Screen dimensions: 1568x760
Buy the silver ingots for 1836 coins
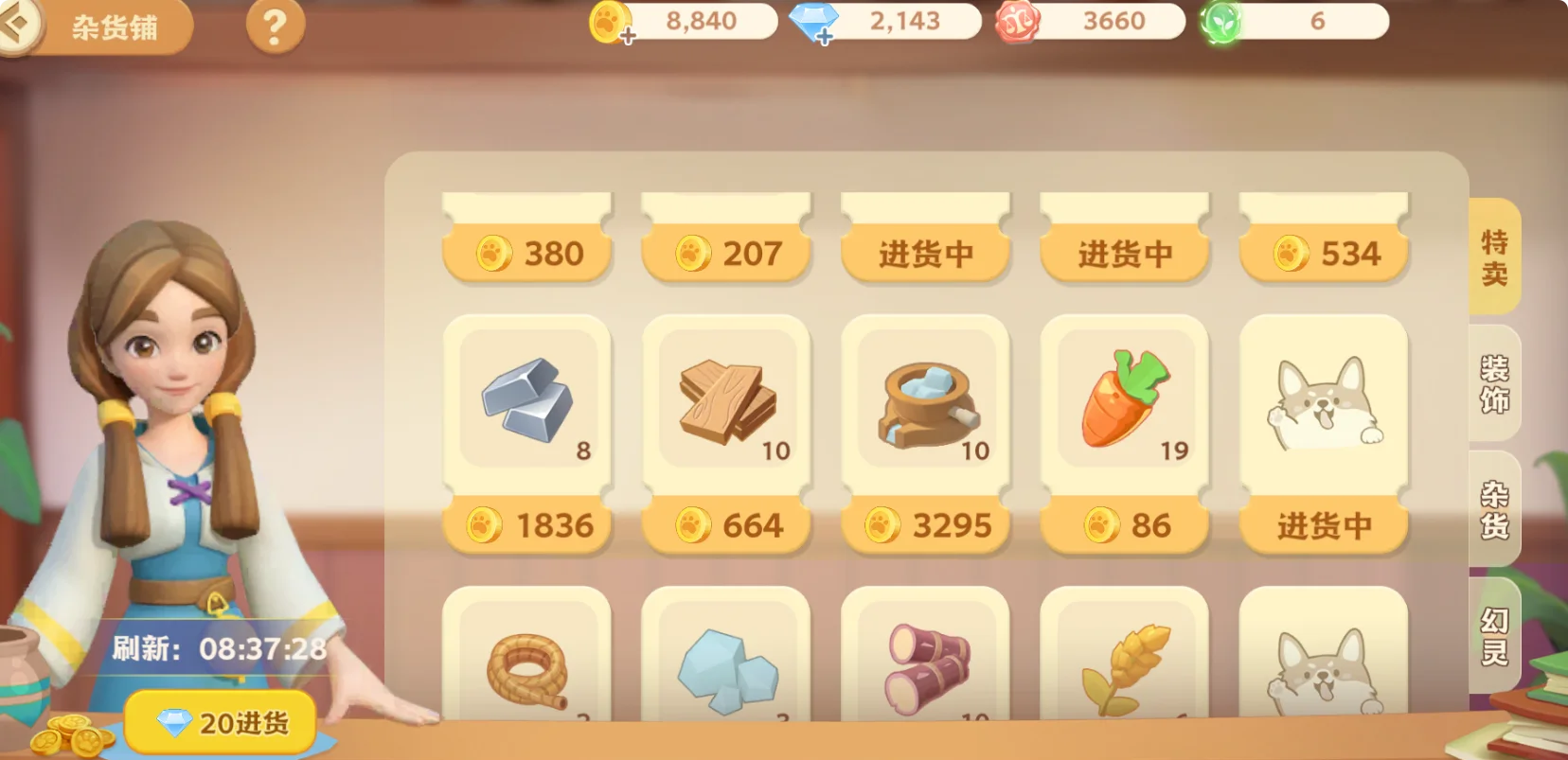click(527, 523)
